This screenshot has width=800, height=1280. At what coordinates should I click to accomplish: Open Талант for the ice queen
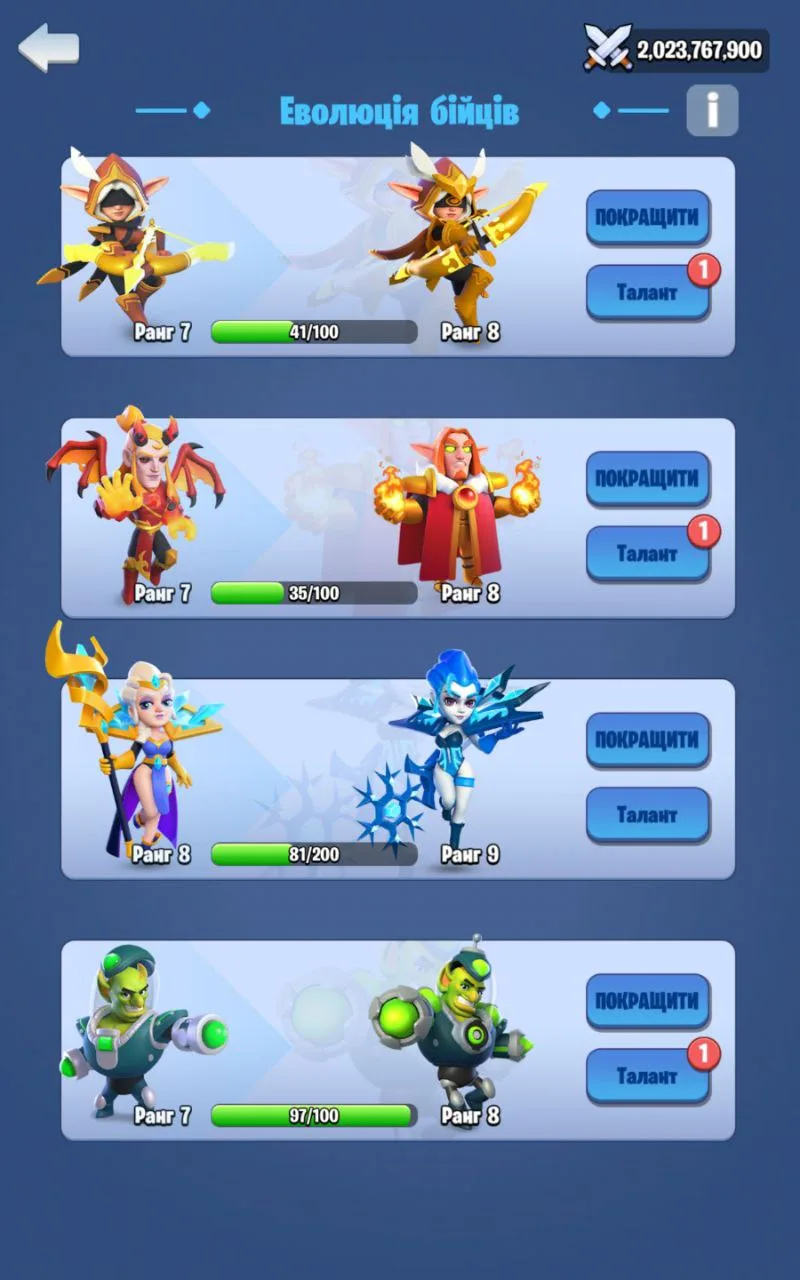coord(647,815)
